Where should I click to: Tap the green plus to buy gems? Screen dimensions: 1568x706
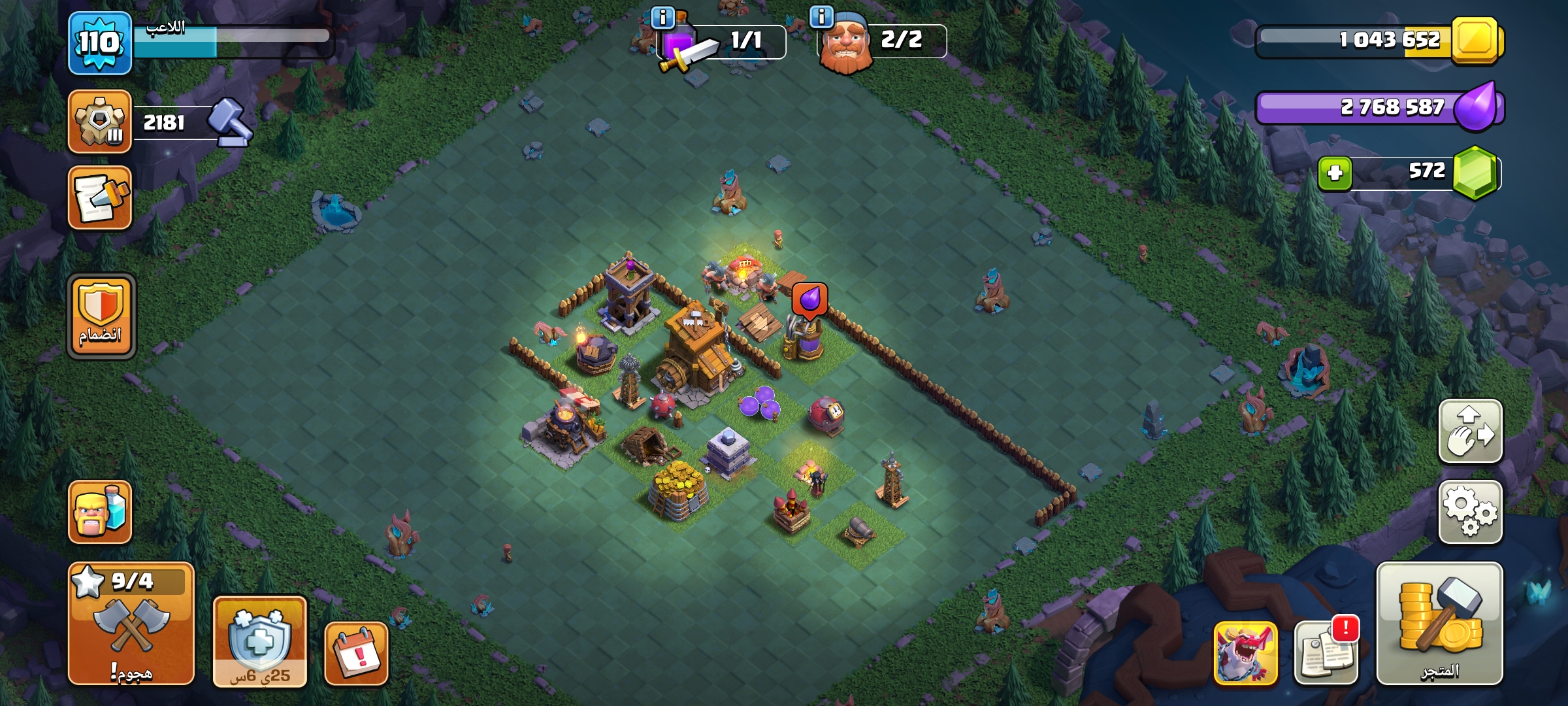click(x=1335, y=173)
